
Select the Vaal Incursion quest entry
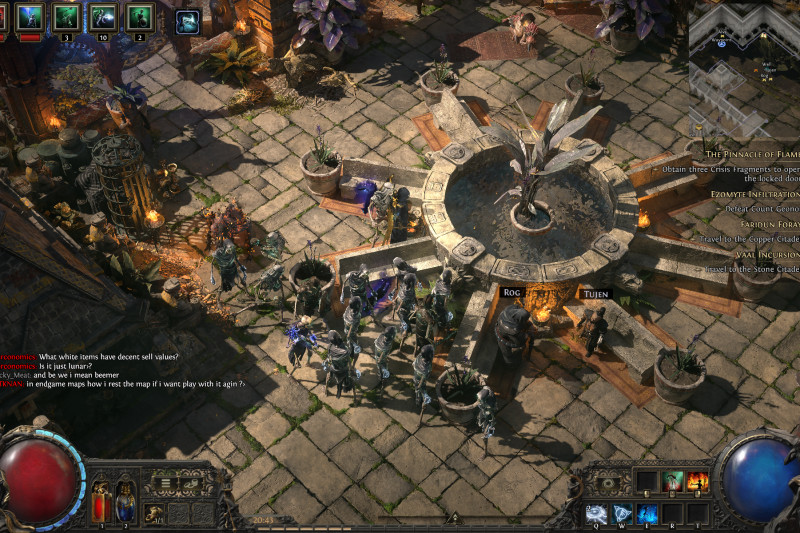[x=762, y=255]
